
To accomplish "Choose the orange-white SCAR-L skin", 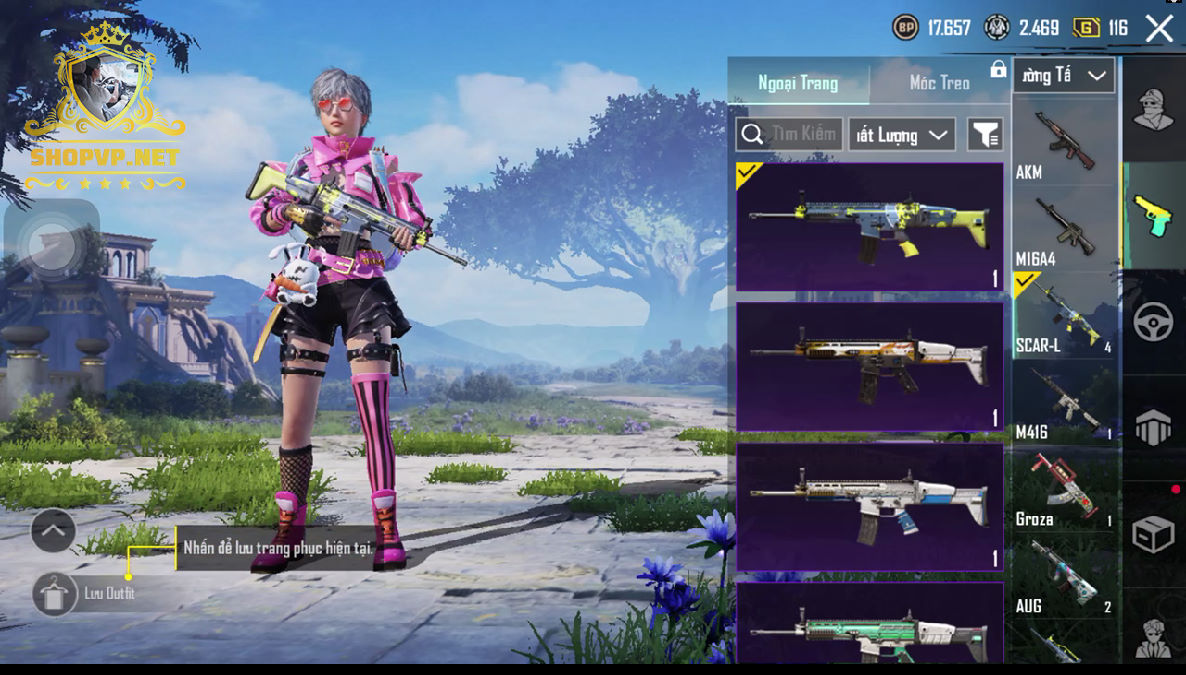I will [869, 366].
